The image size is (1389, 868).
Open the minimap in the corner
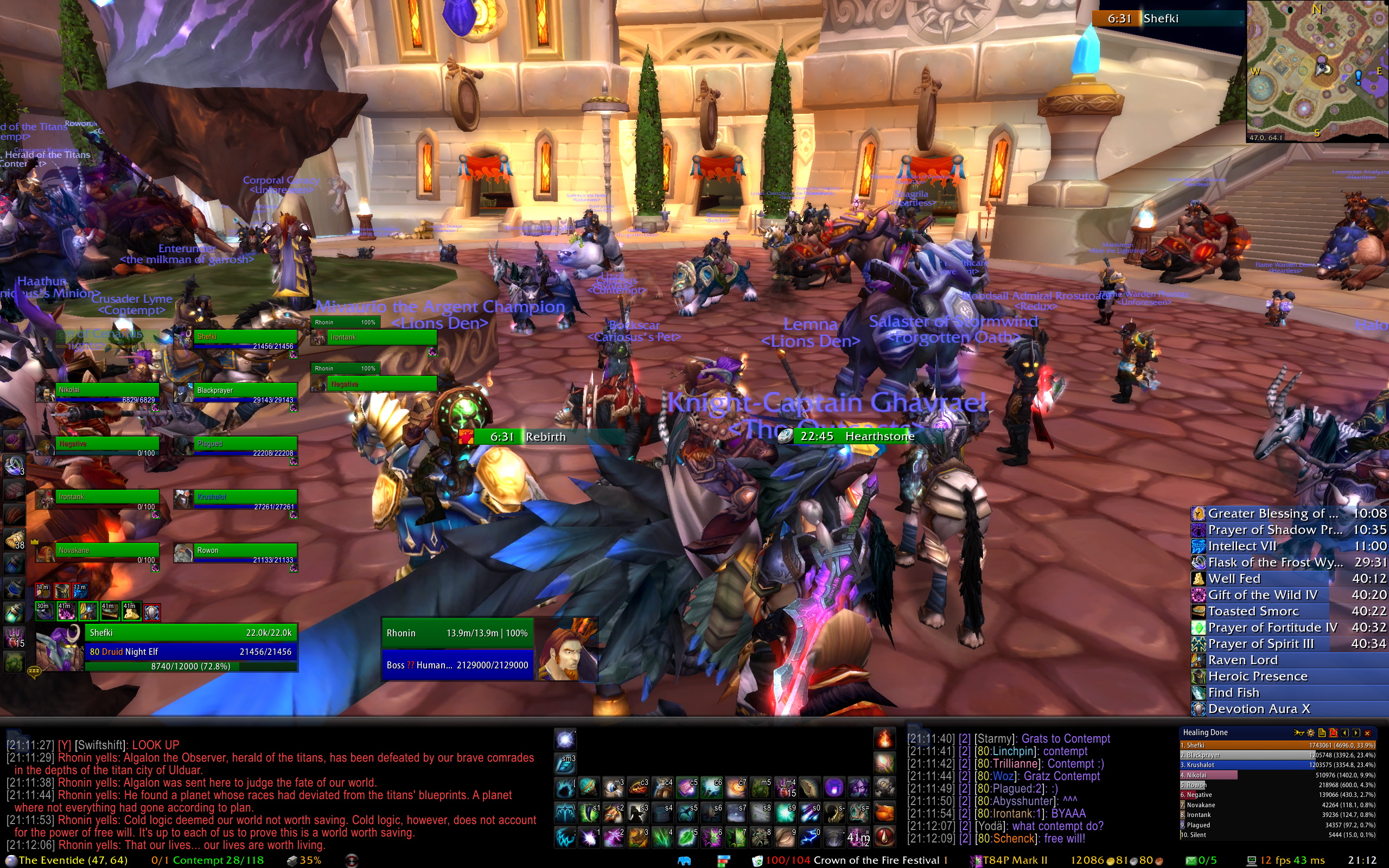coord(1317,70)
